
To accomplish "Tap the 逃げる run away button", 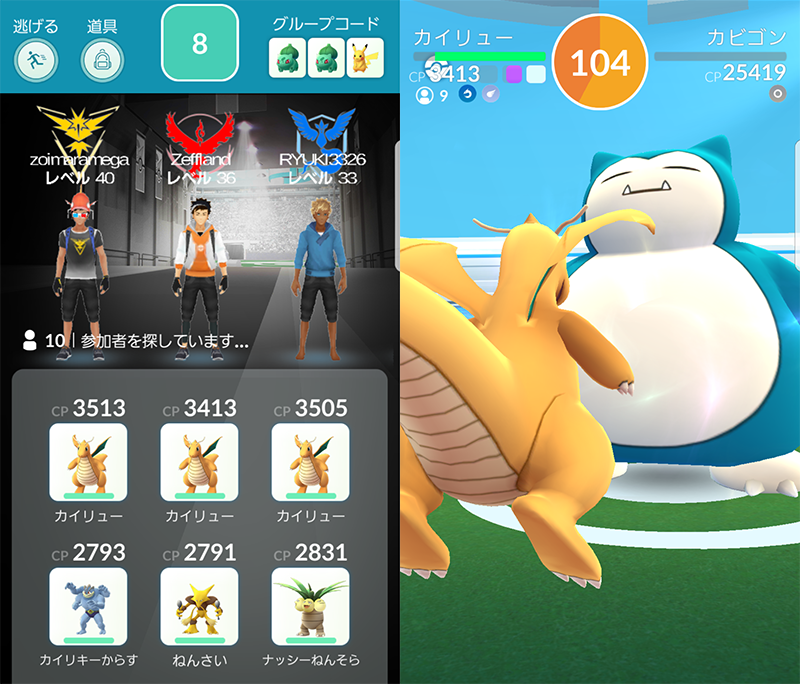I will 36,60.
